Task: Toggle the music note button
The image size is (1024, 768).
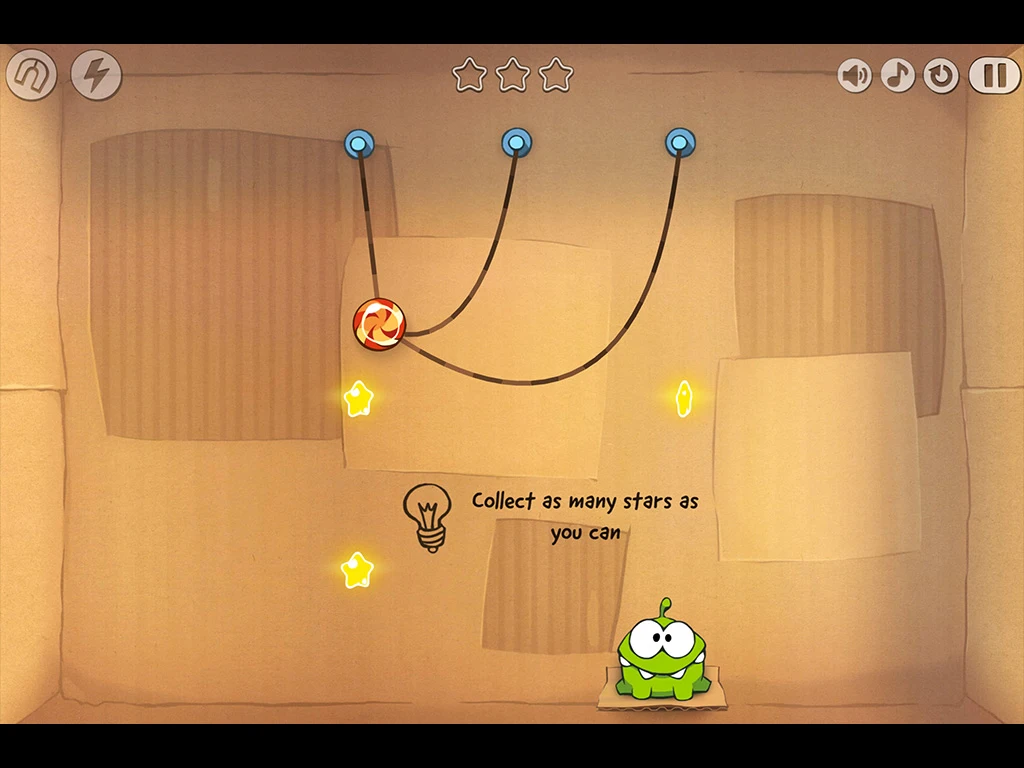Action: (x=897, y=75)
